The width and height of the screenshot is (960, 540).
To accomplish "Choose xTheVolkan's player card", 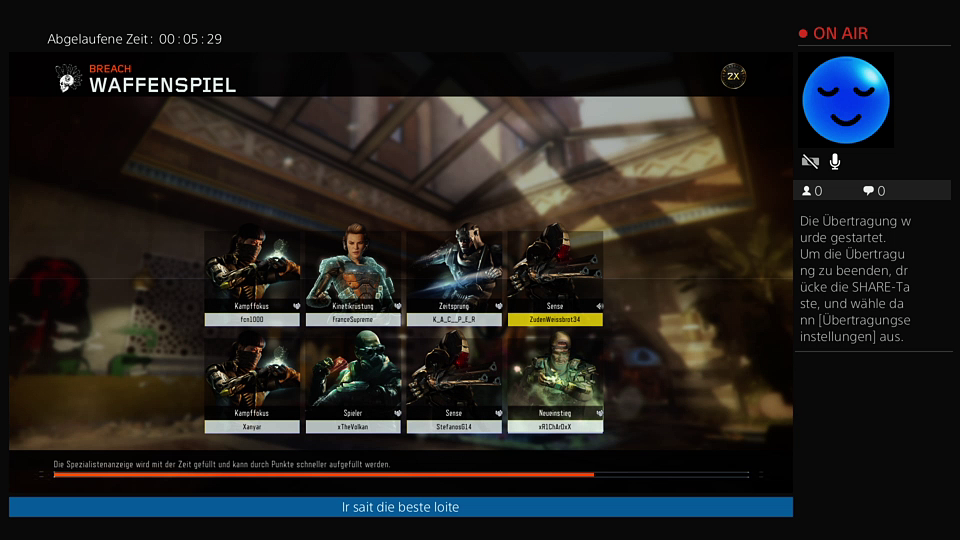I will (353, 384).
